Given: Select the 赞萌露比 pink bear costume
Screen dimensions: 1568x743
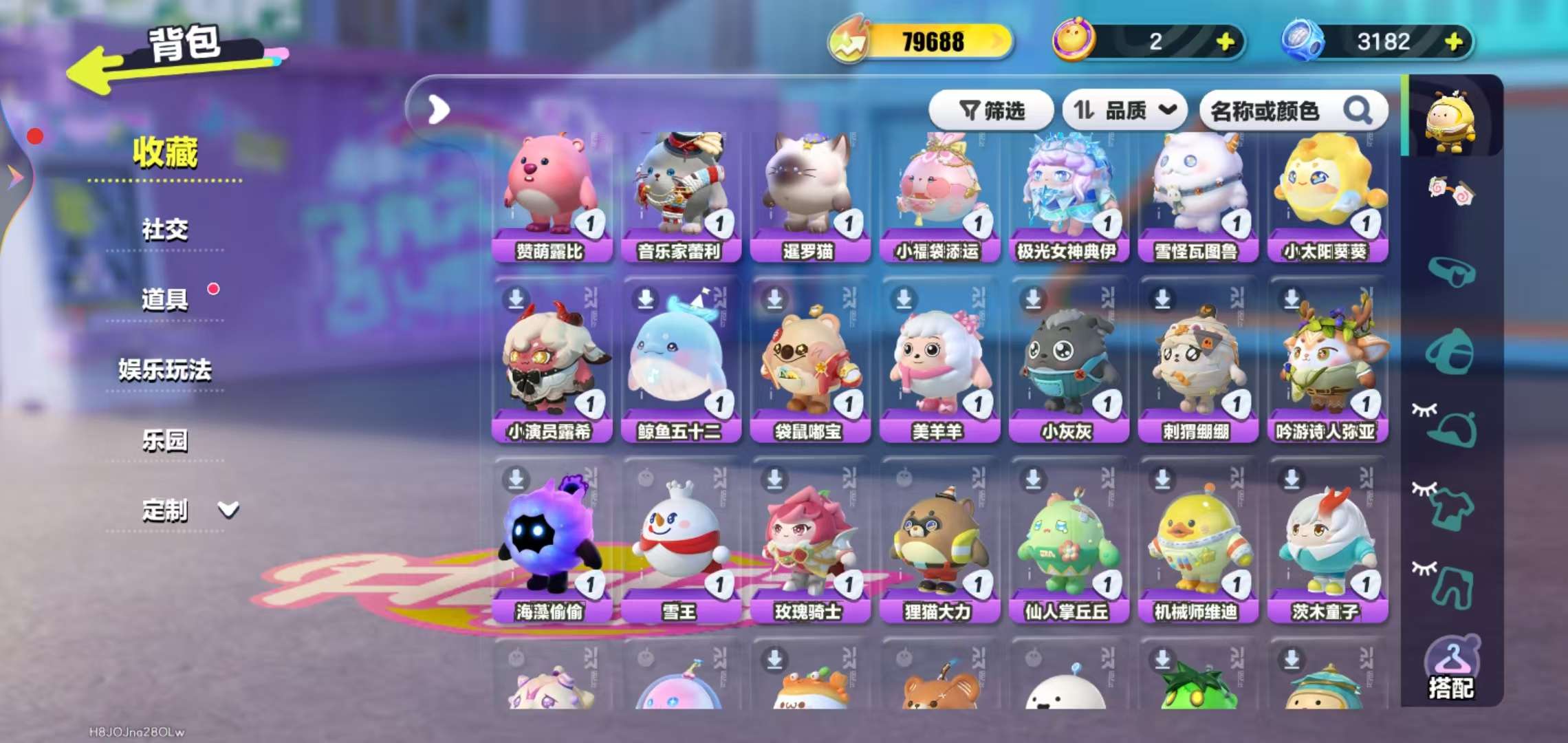Looking at the screenshot, I should coord(551,196).
